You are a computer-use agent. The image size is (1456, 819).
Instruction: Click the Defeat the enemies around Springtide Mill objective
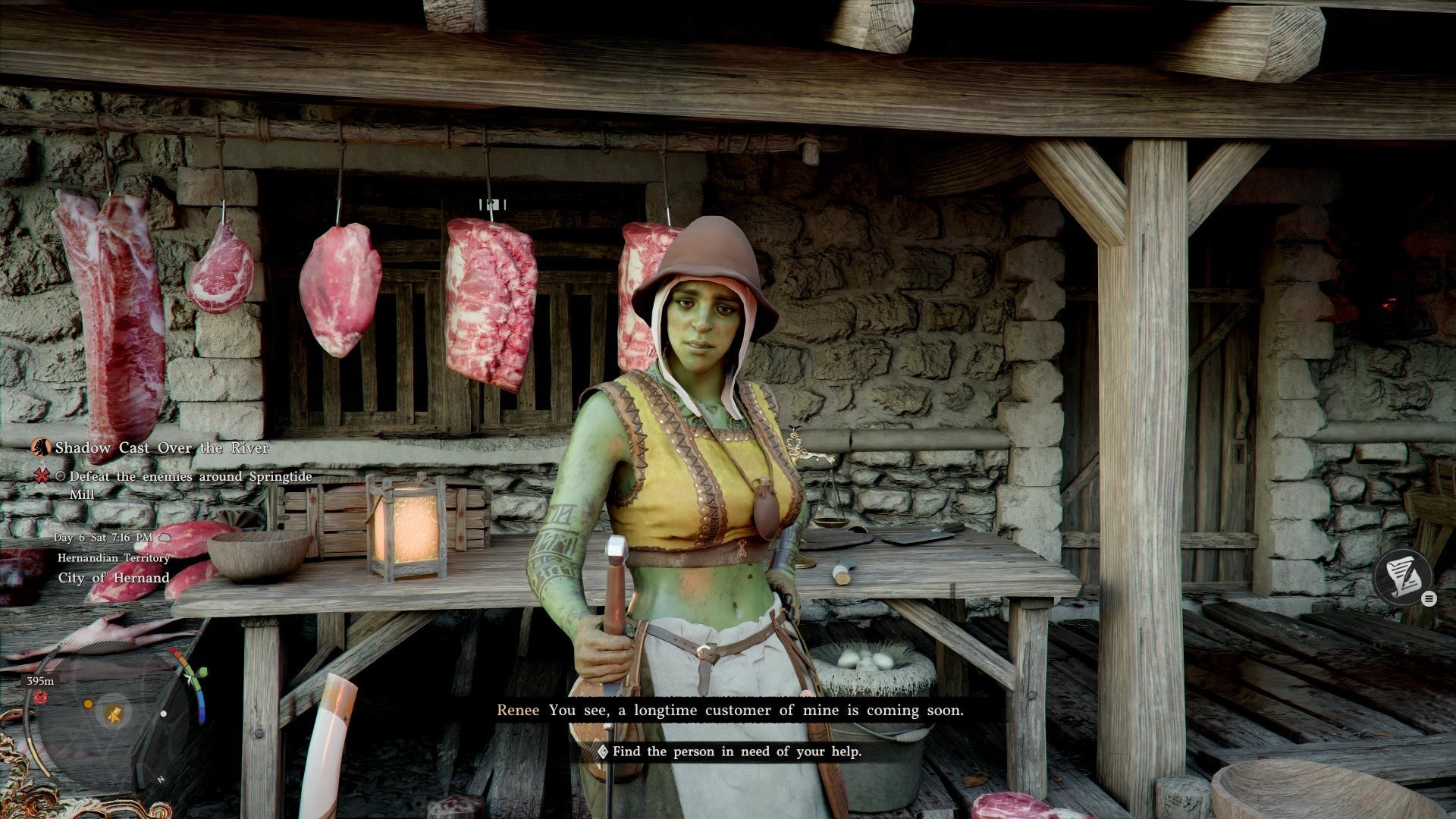[x=190, y=477]
